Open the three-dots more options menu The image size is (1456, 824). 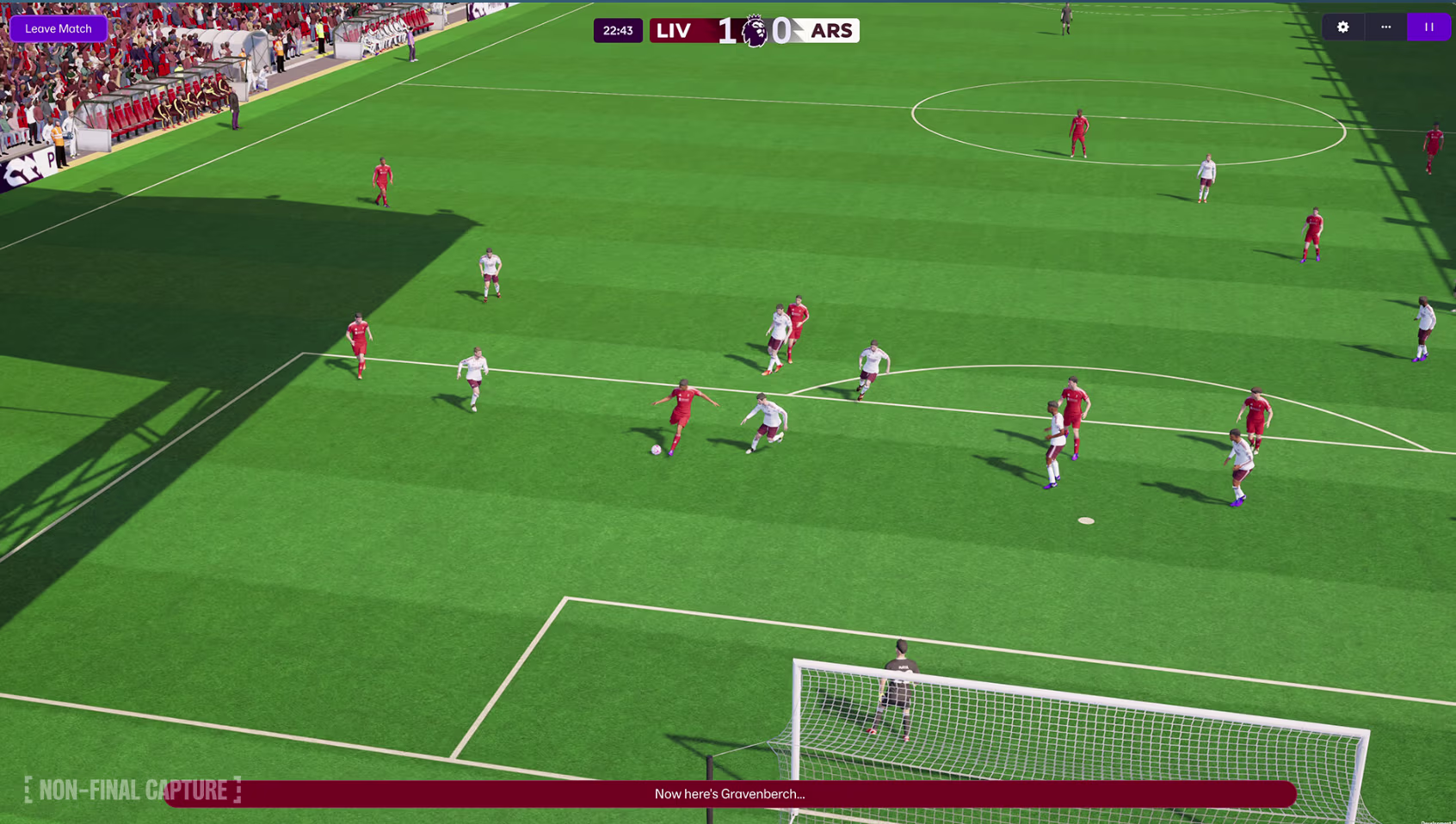tap(1385, 28)
